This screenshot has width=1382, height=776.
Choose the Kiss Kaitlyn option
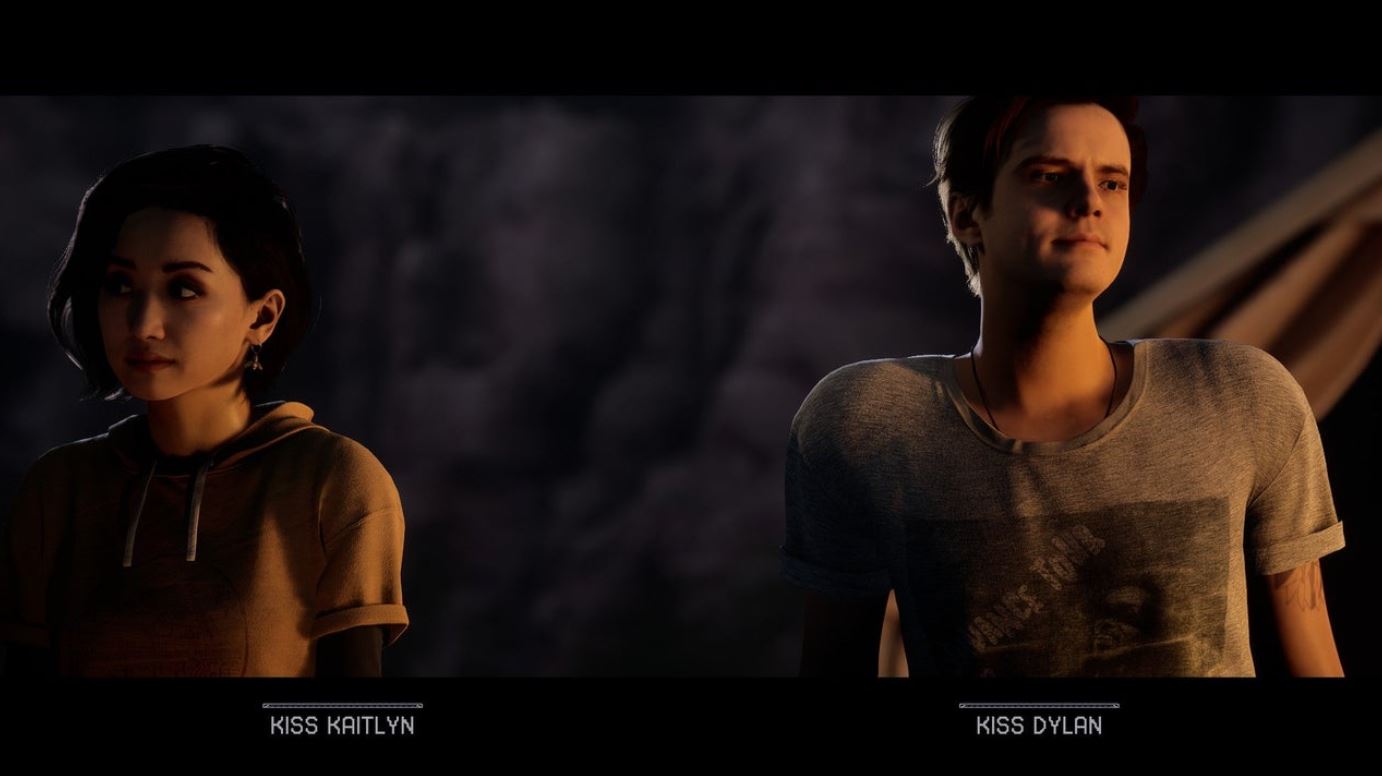coord(342,725)
